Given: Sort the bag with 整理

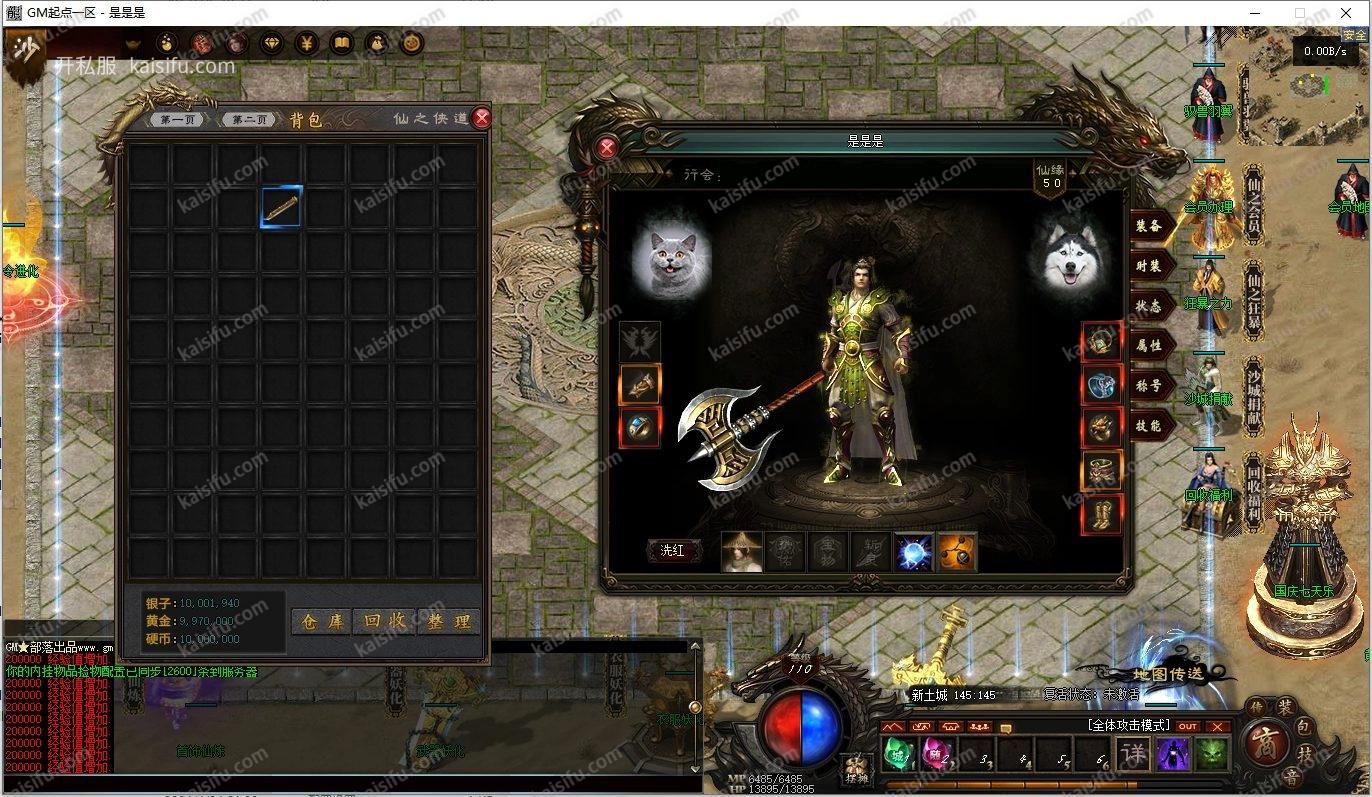Looking at the screenshot, I should point(448,621).
